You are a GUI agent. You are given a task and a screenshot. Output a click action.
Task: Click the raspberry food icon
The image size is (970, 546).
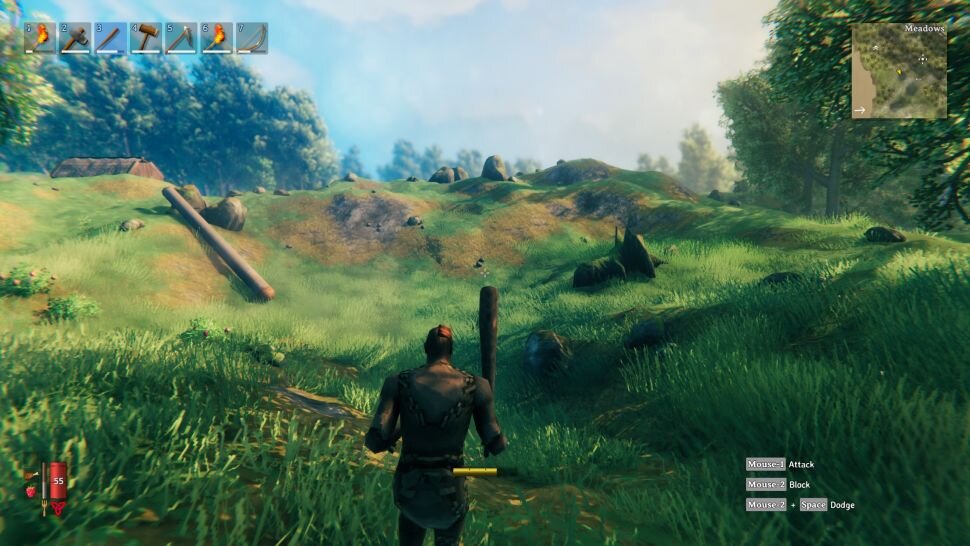(x=31, y=491)
